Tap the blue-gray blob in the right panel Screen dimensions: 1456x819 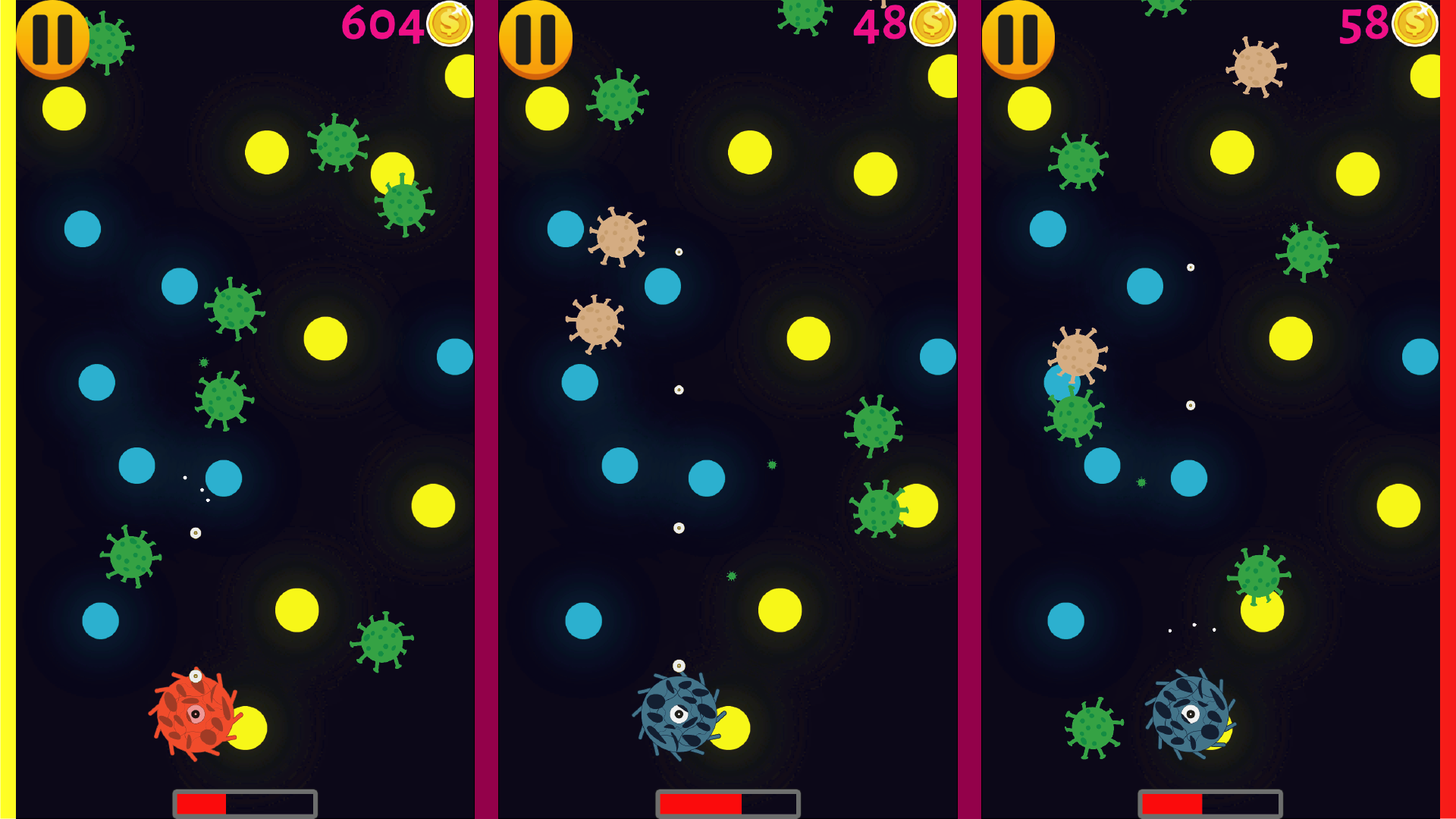click(1189, 715)
